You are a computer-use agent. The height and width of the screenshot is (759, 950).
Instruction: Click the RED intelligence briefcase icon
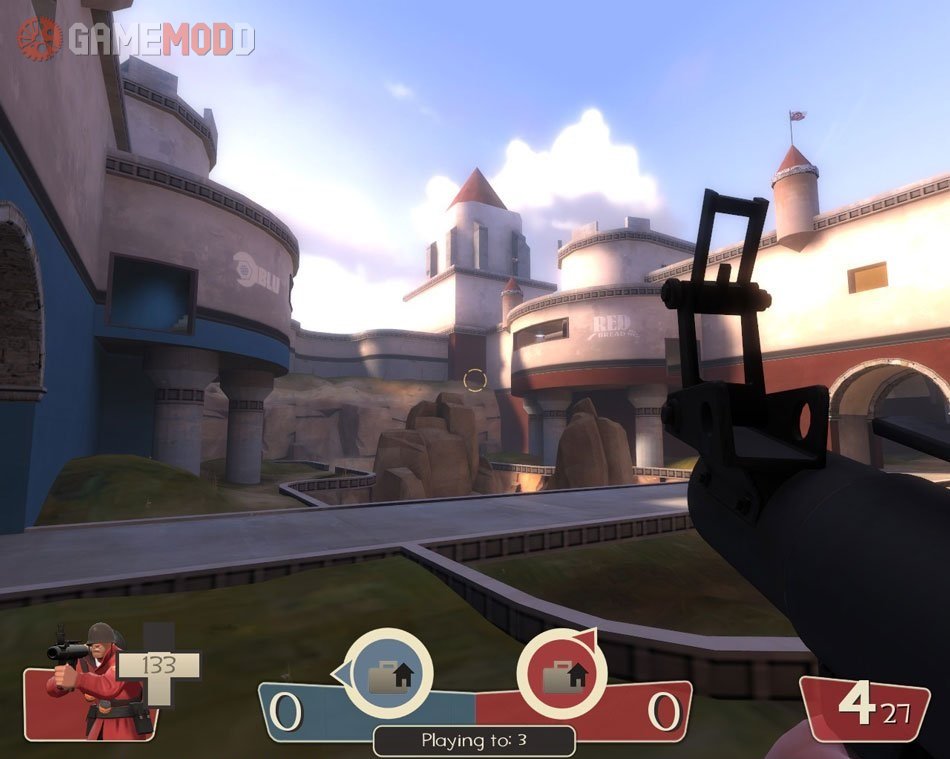pos(561,677)
